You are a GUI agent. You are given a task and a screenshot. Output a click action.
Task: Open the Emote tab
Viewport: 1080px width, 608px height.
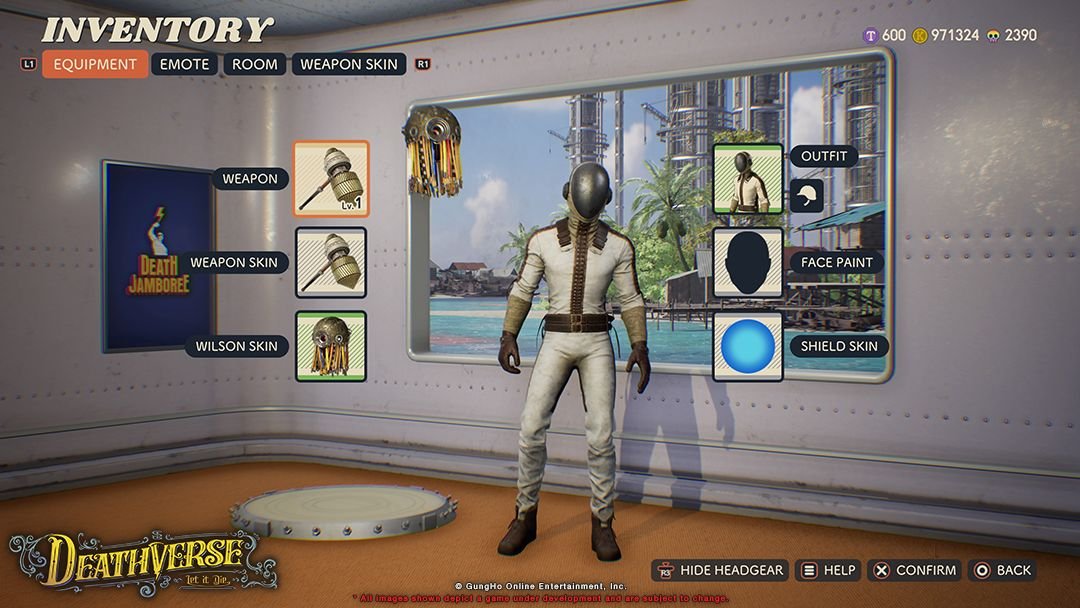click(185, 64)
